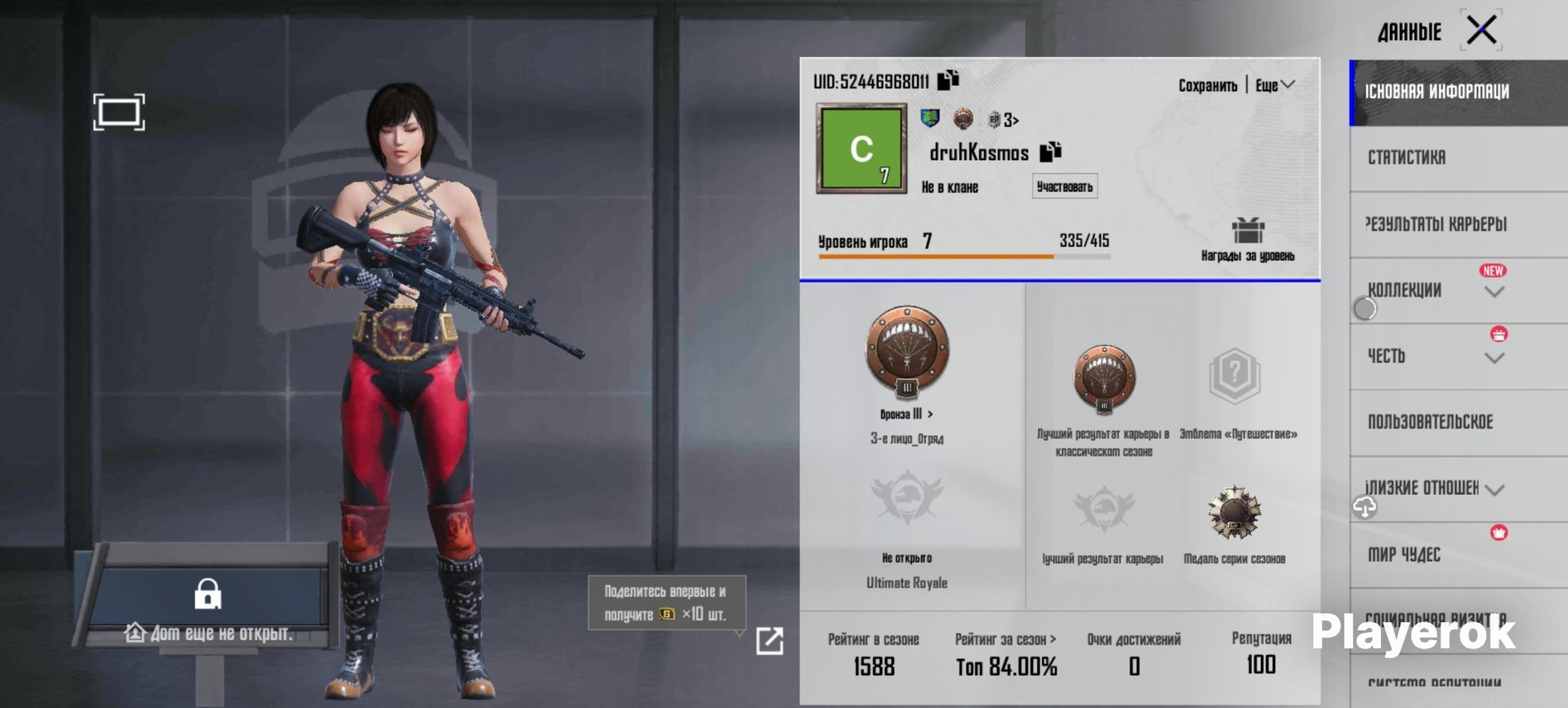1568x708 pixels.
Task: Expand the Честь section
Action: click(x=1494, y=358)
